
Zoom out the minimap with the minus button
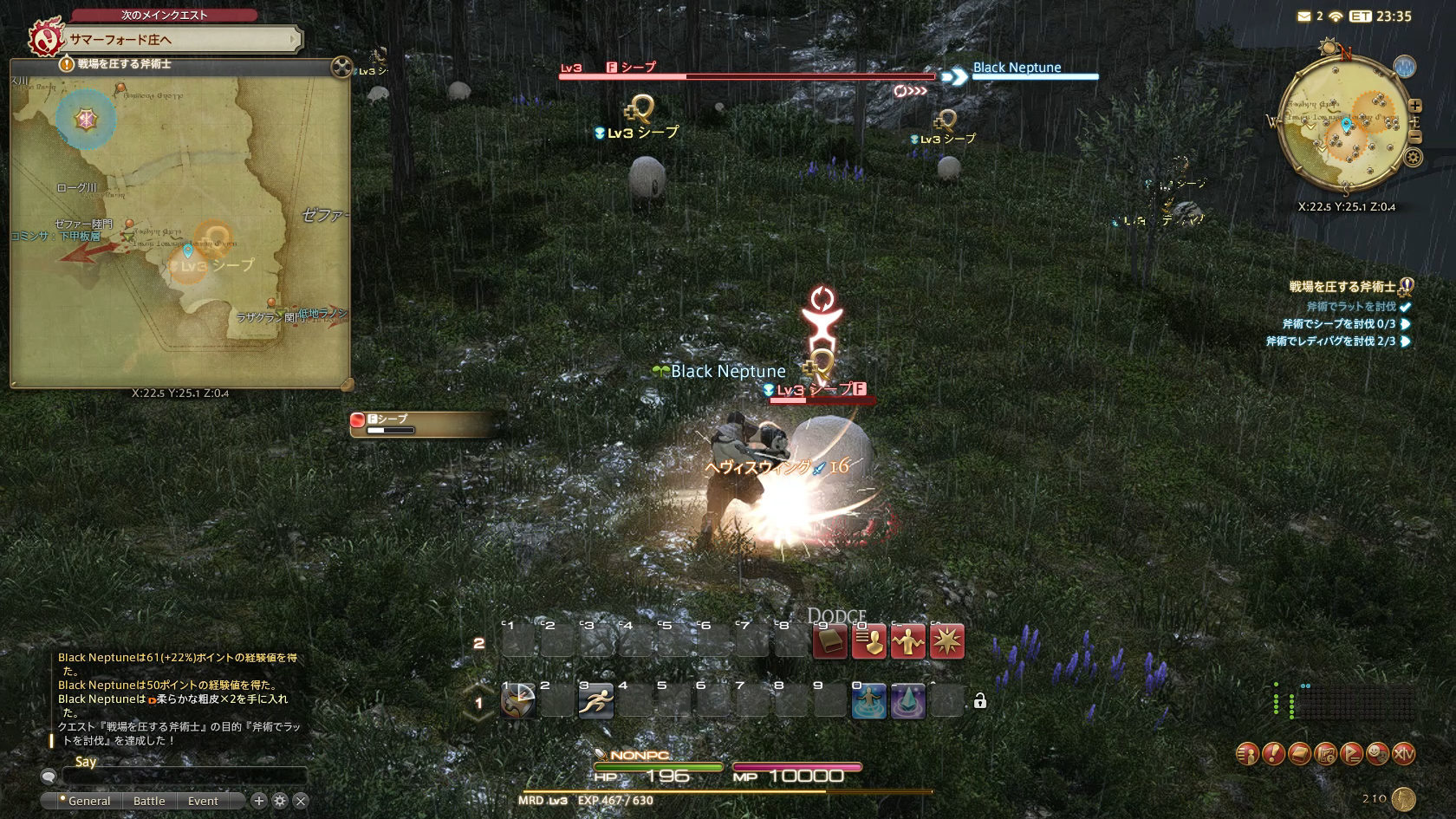point(1415,137)
